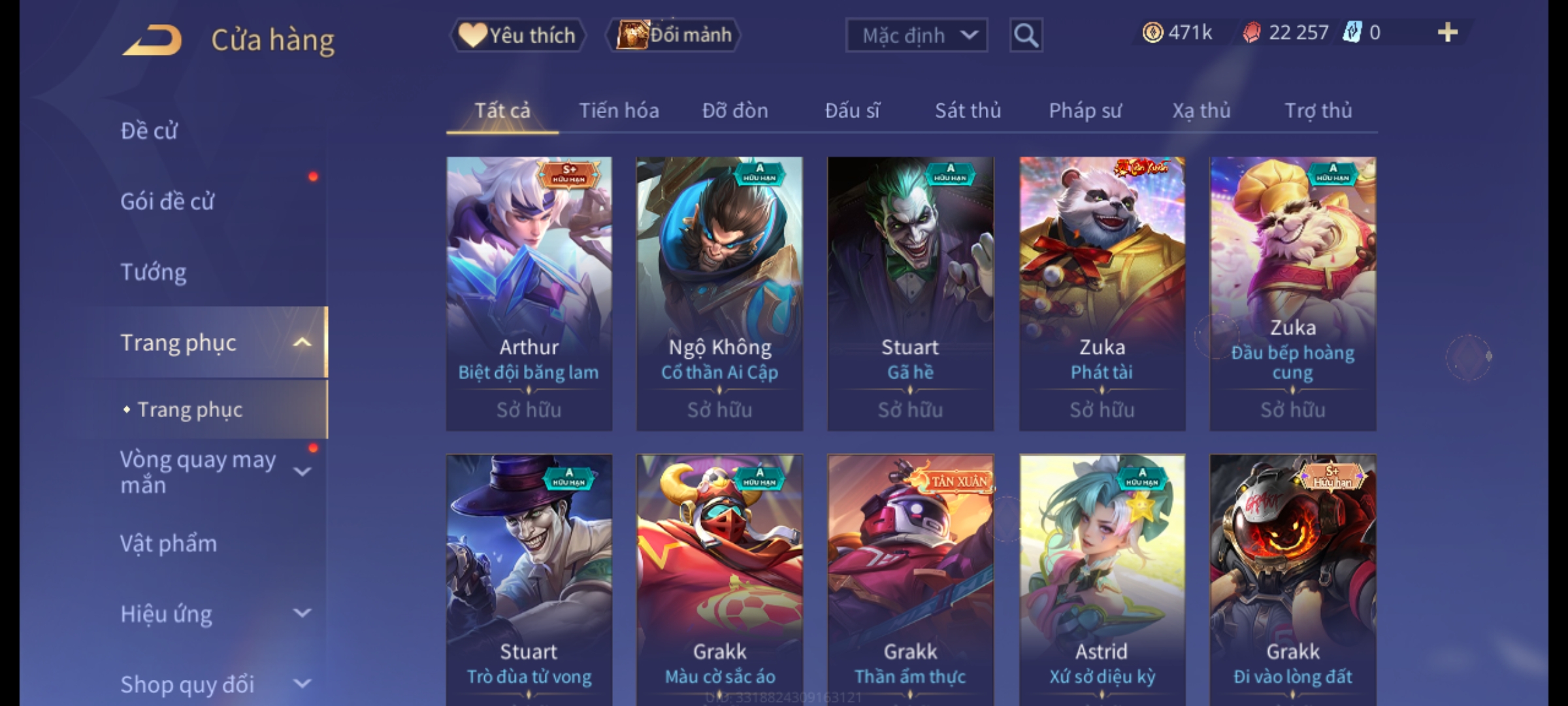Open the Yêu thích favorites list
The height and width of the screenshot is (706, 1568).
pyautogui.click(x=517, y=35)
